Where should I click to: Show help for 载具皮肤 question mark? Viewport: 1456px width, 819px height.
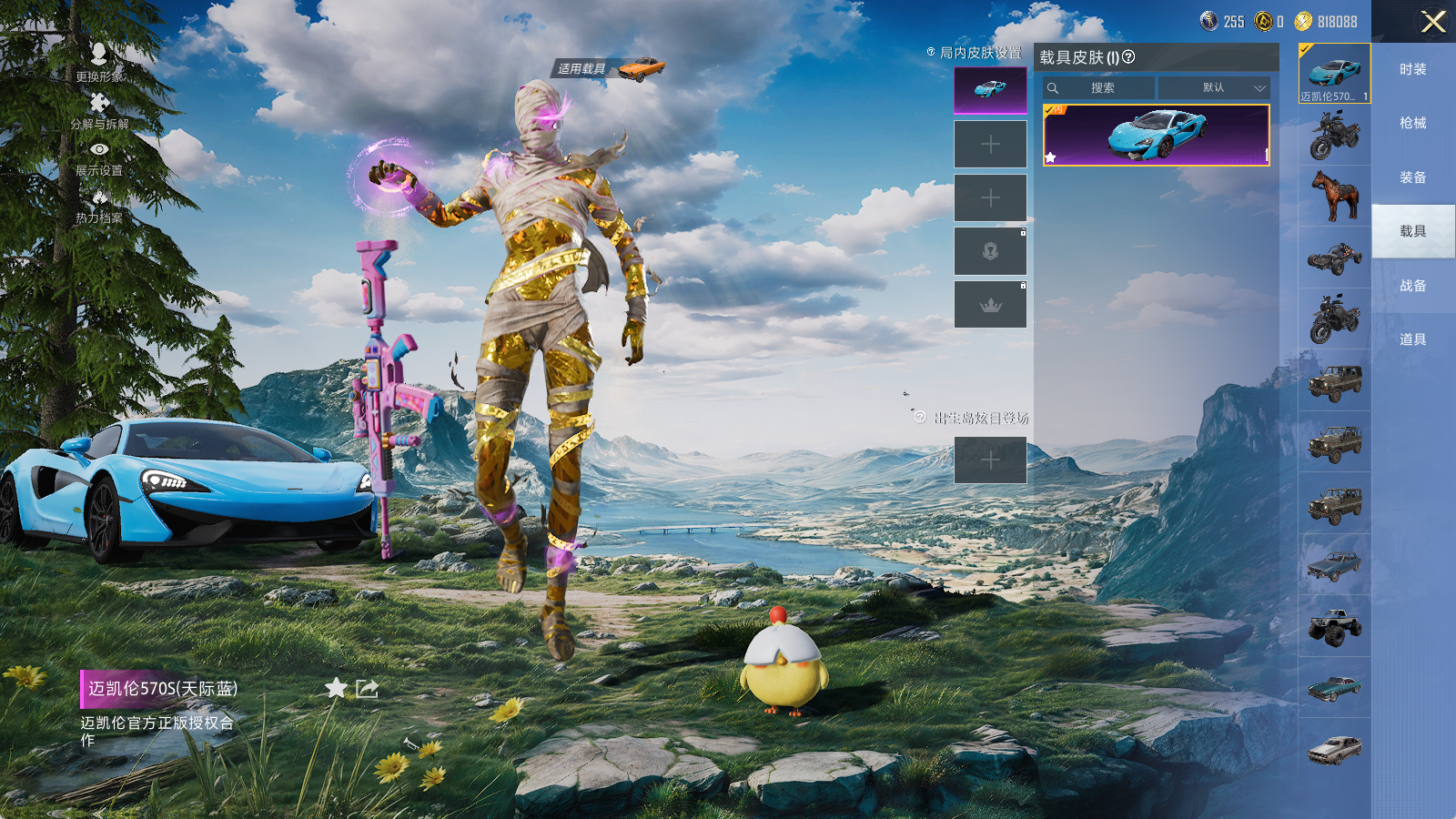(x=1128, y=56)
